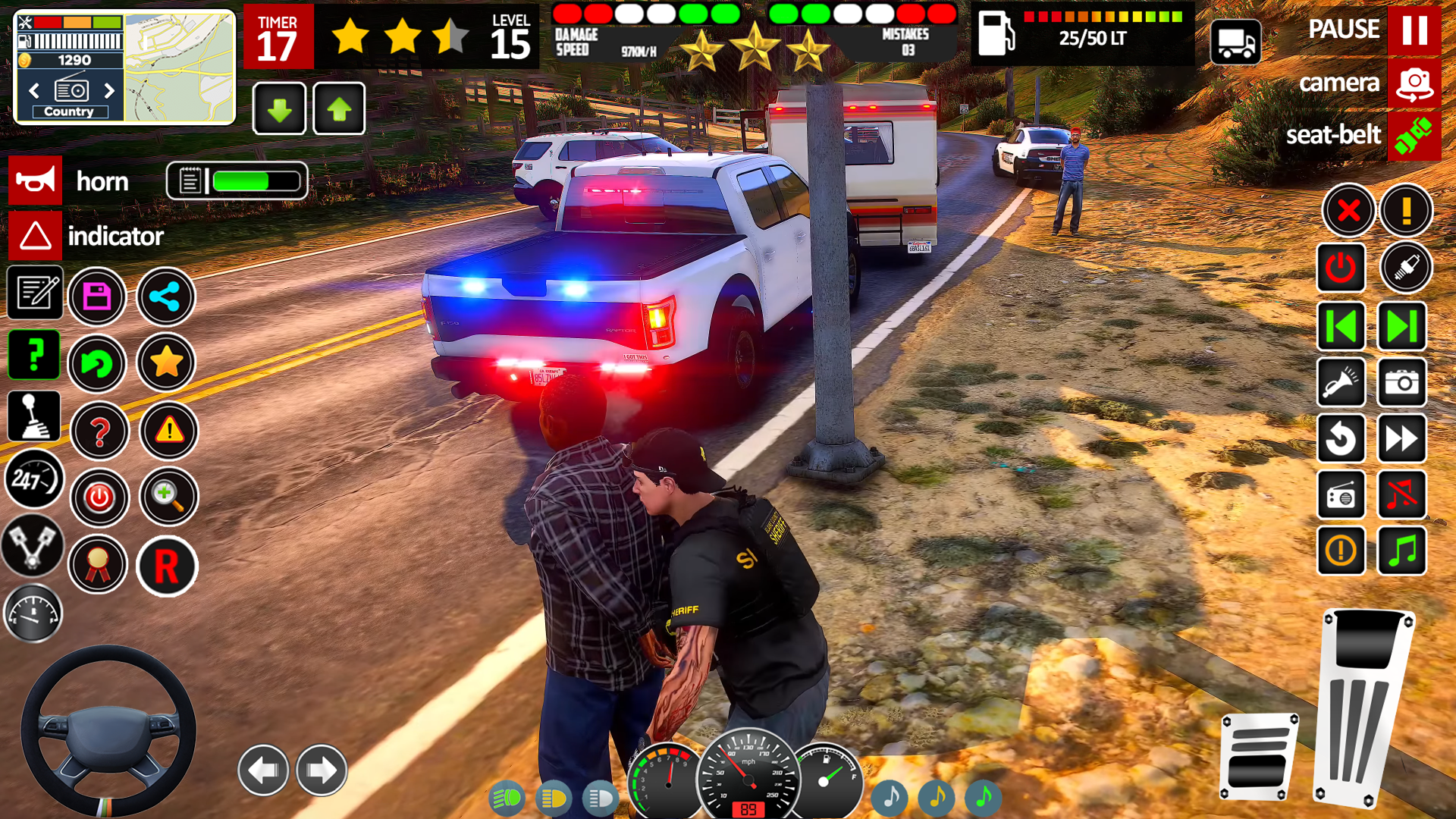The width and height of the screenshot is (1456, 819).
Task: Step on the accelerator pedal
Action: click(1363, 705)
